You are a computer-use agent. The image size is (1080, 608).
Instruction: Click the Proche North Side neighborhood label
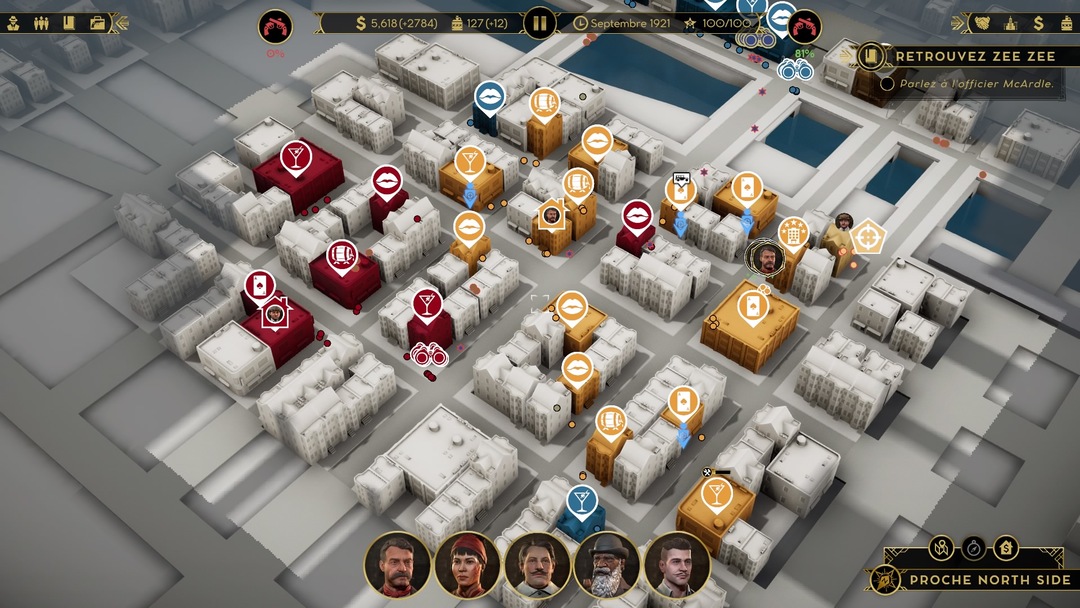coord(988,580)
